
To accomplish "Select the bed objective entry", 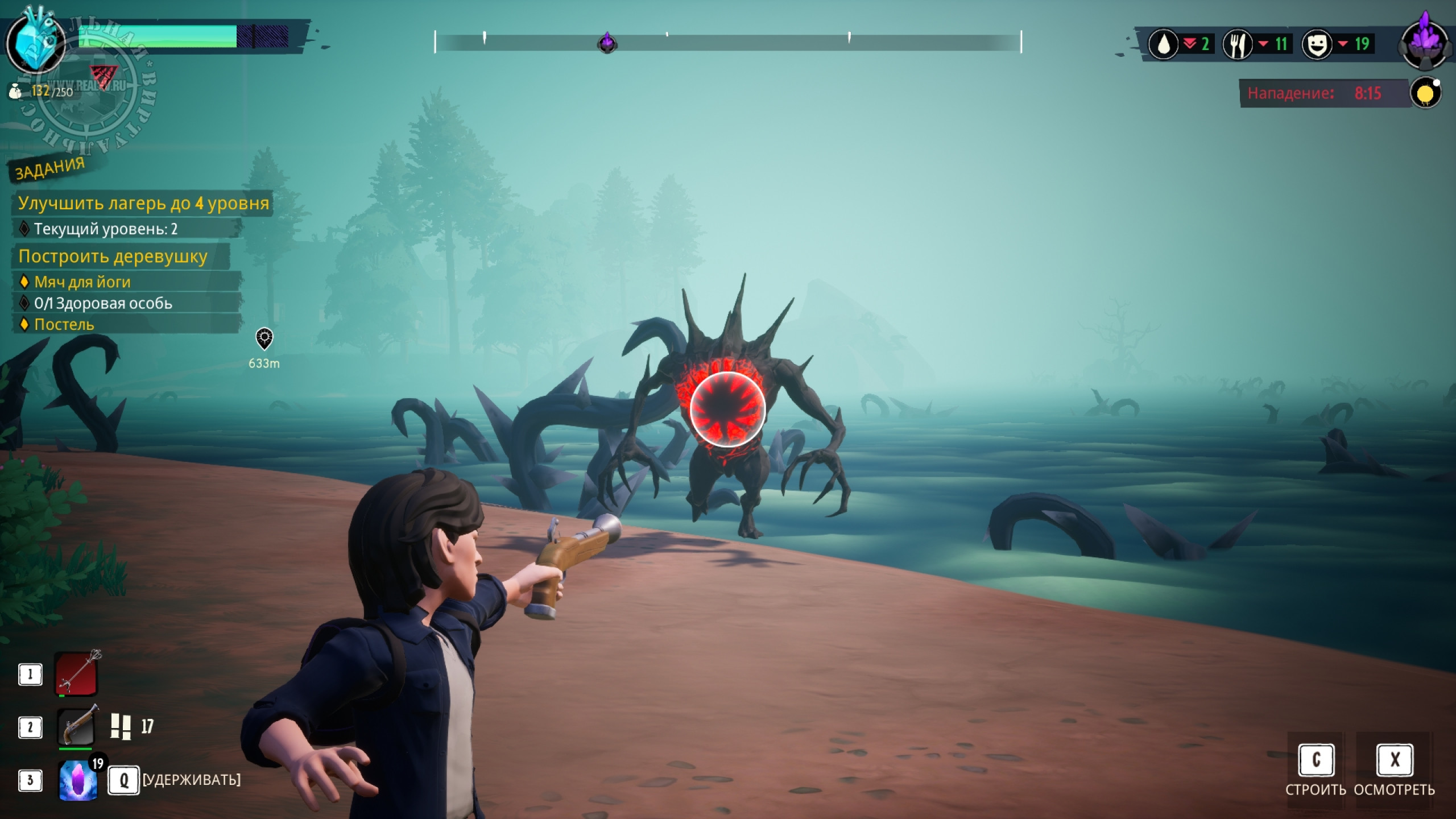I will click(x=64, y=324).
